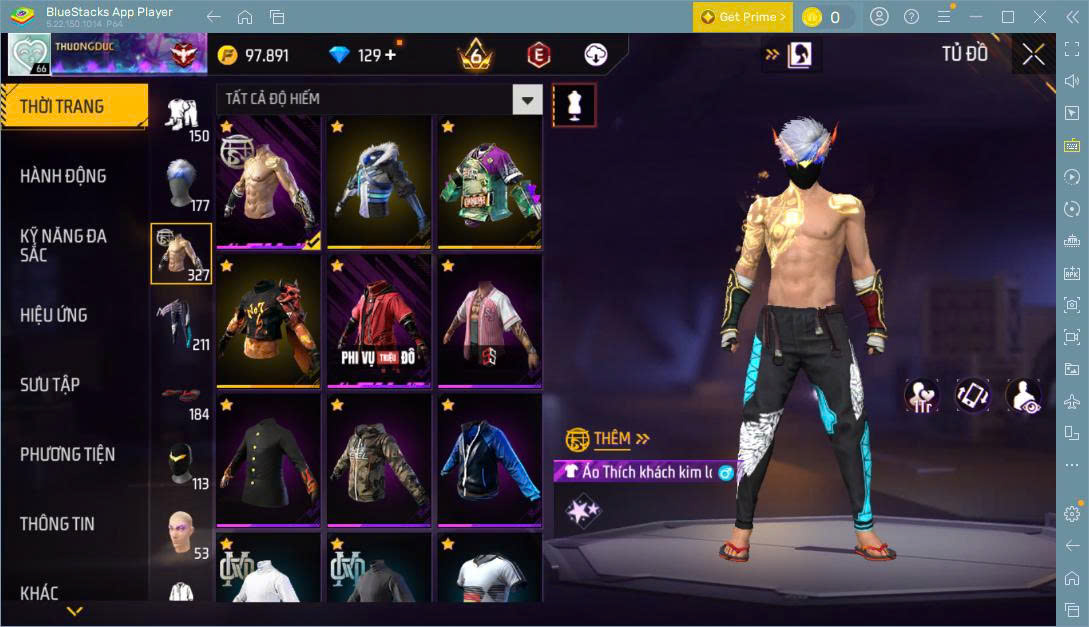This screenshot has height=627, width=1089.
Task: Select the golden shirtless tattoo top
Action: [268, 181]
